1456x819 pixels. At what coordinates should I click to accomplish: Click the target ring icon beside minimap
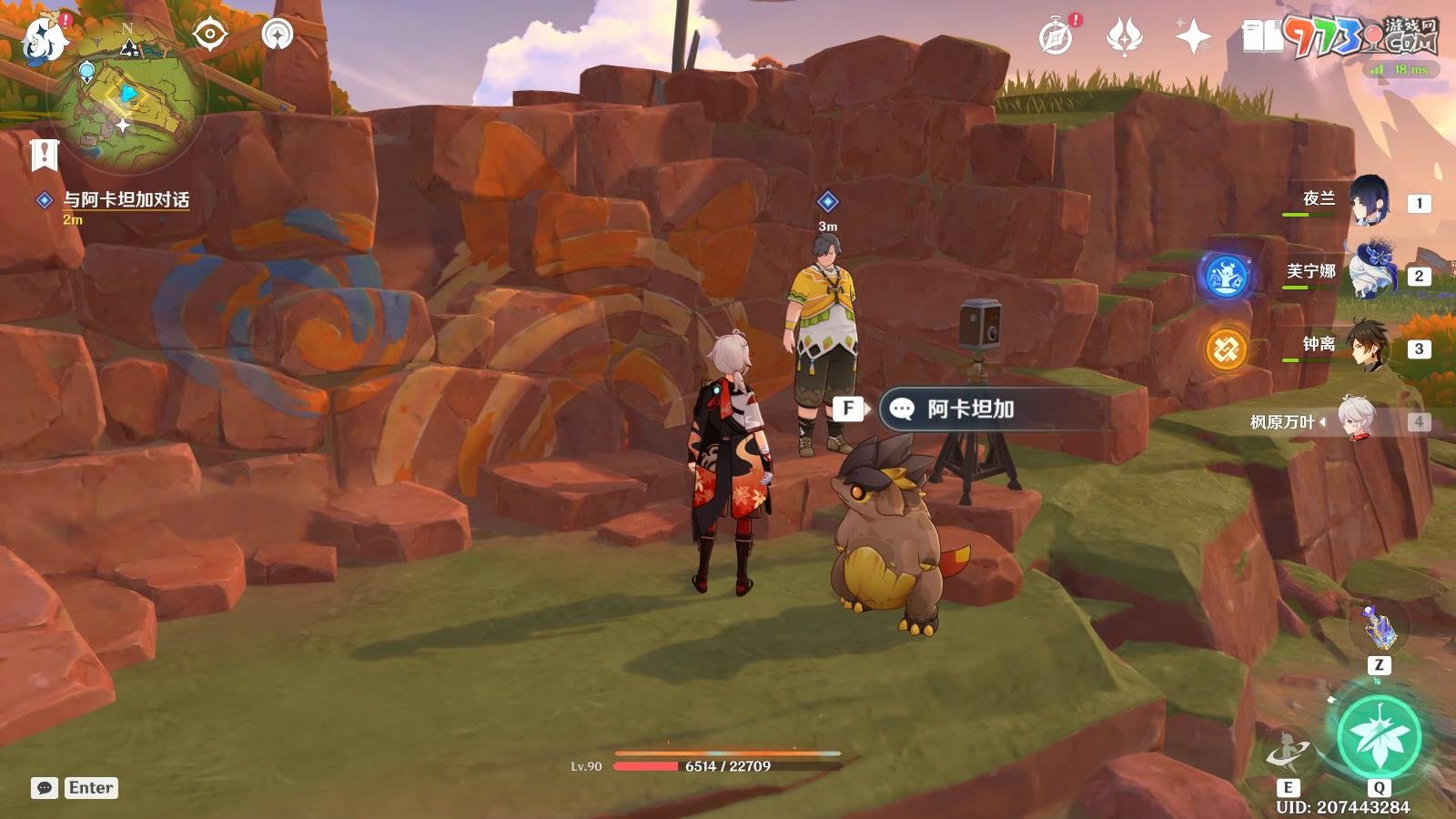(x=210, y=35)
